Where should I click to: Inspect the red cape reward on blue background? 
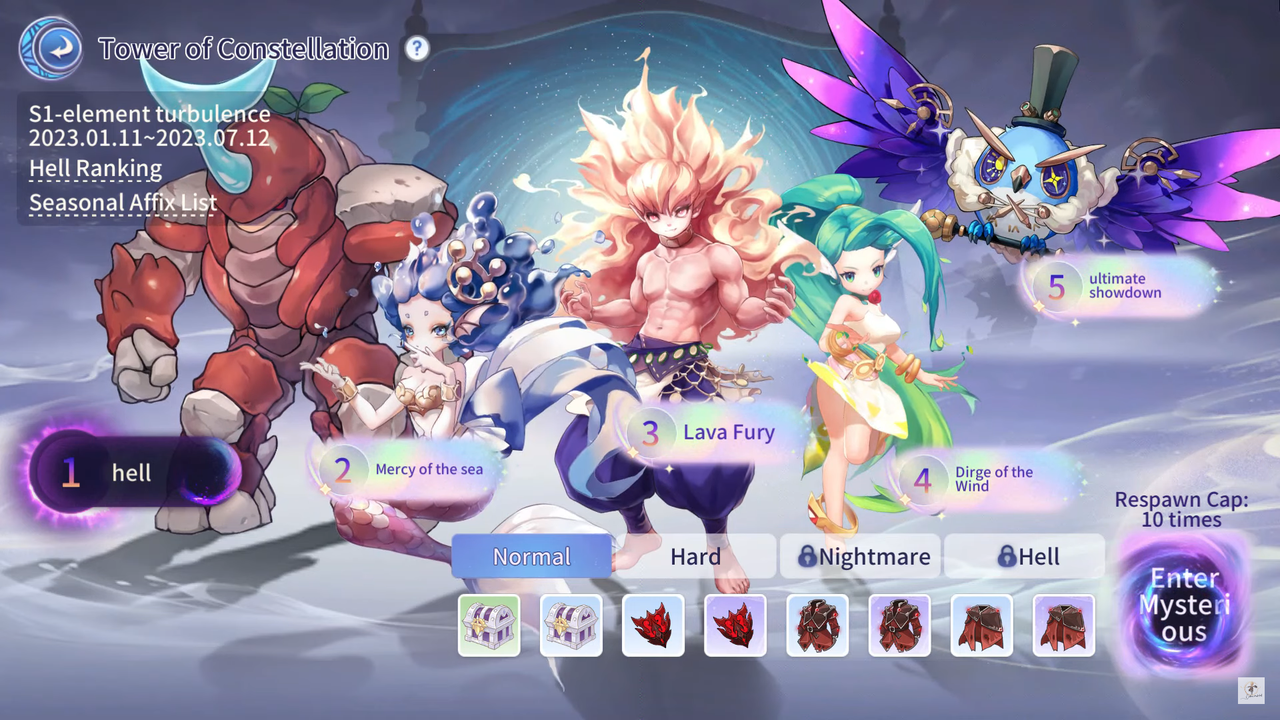point(981,625)
